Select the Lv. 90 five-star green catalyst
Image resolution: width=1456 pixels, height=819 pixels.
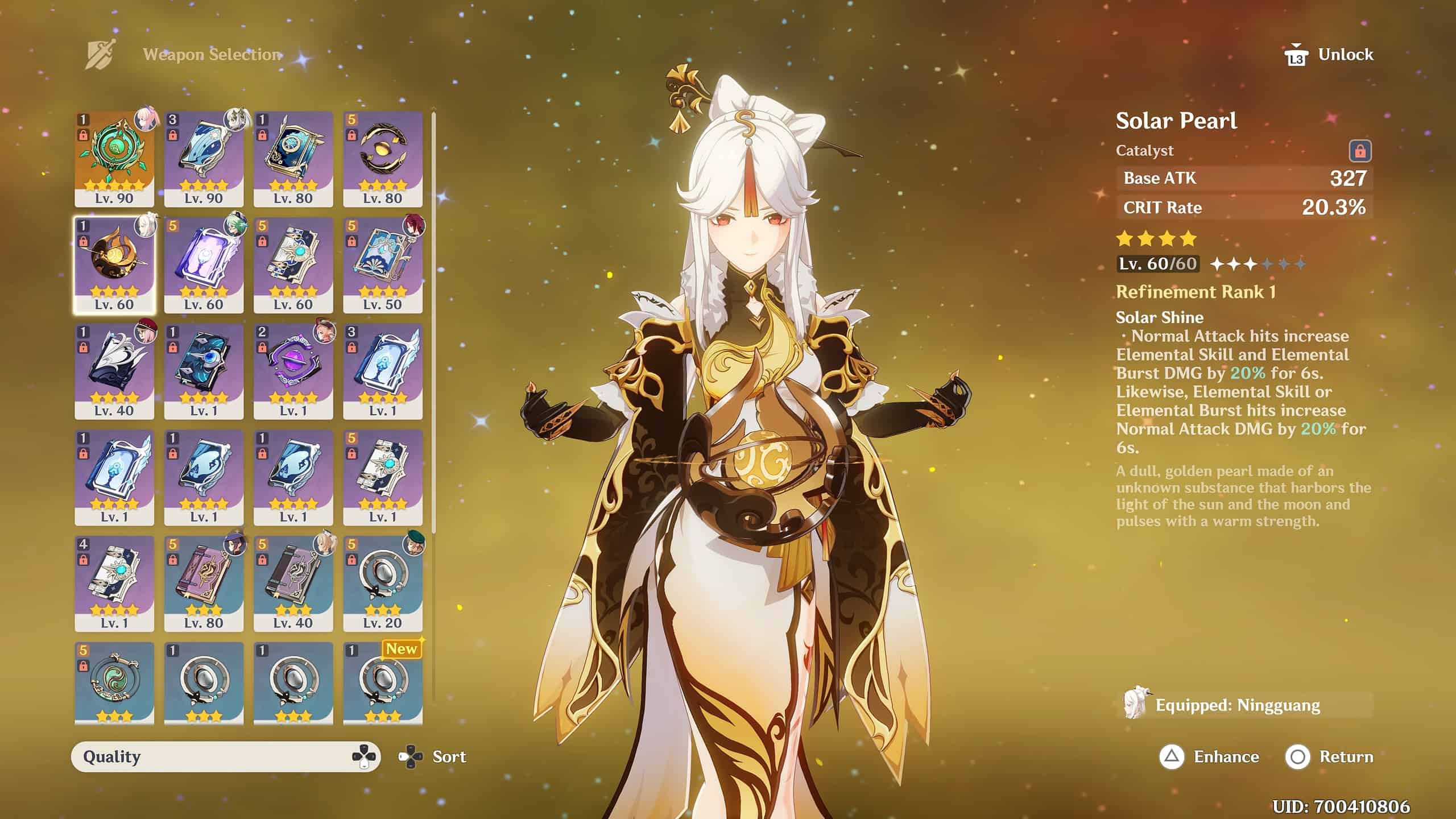click(114, 158)
